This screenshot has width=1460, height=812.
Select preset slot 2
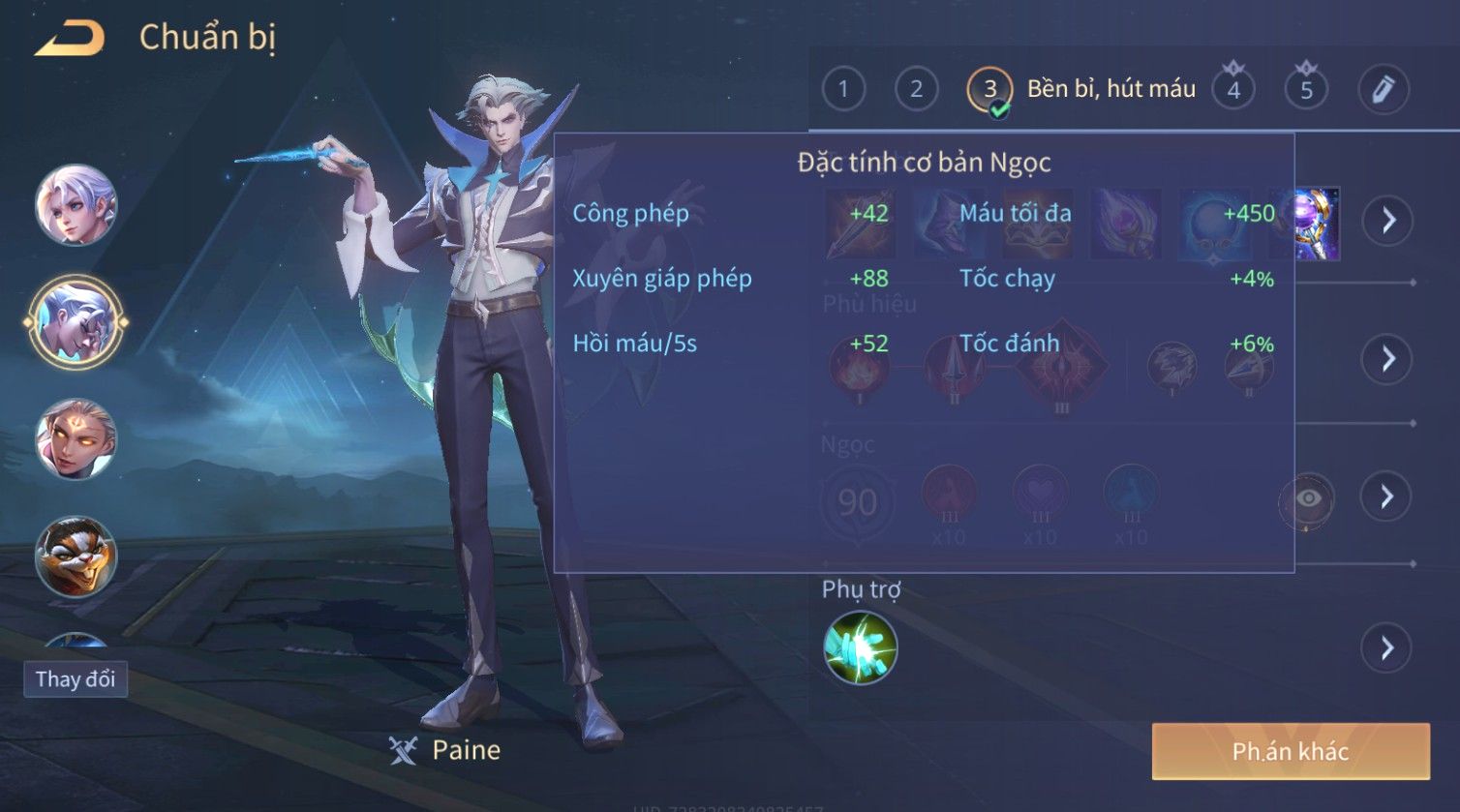[x=916, y=90]
